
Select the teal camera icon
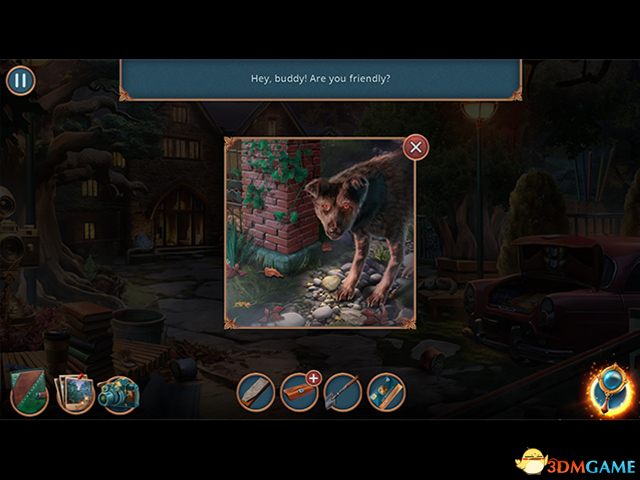[x=120, y=394]
